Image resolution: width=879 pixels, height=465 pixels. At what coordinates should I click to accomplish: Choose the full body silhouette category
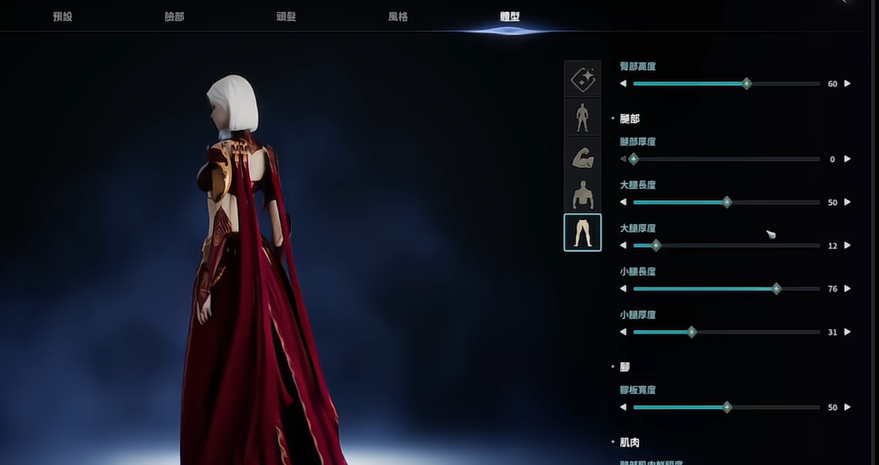tap(582, 117)
